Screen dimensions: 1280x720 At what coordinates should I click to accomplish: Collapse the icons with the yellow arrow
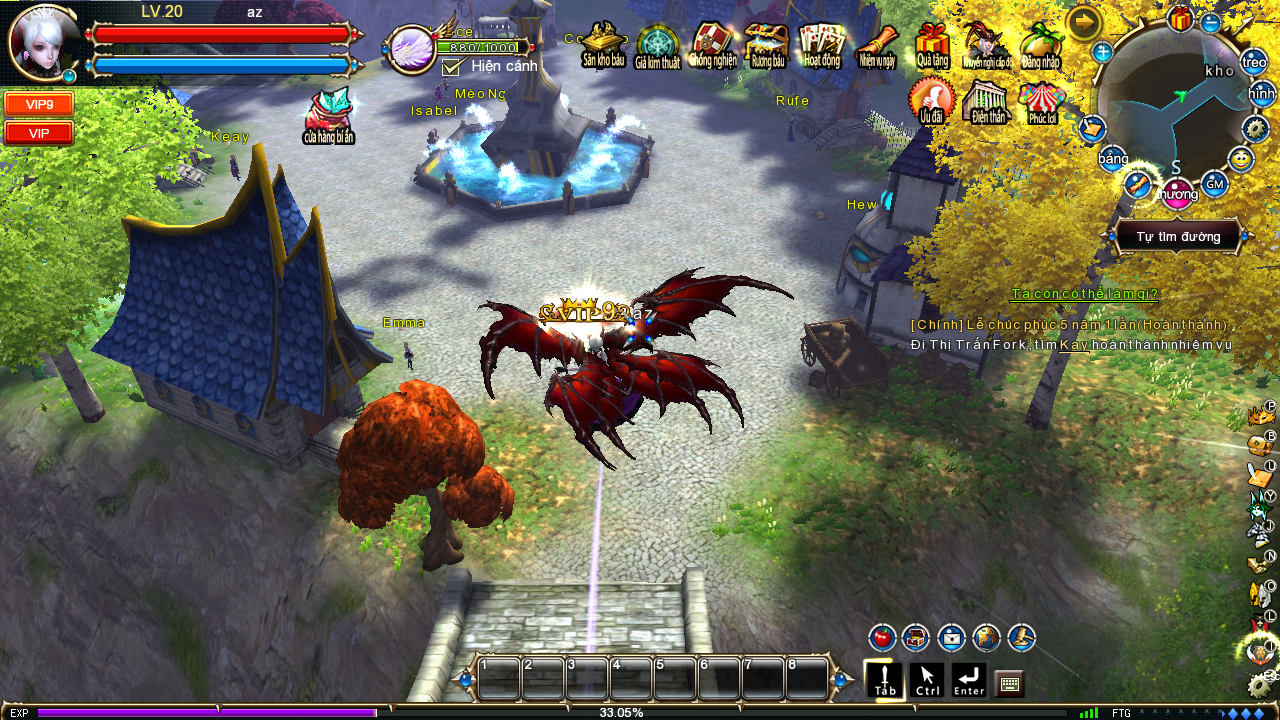tap(1084, 22)
